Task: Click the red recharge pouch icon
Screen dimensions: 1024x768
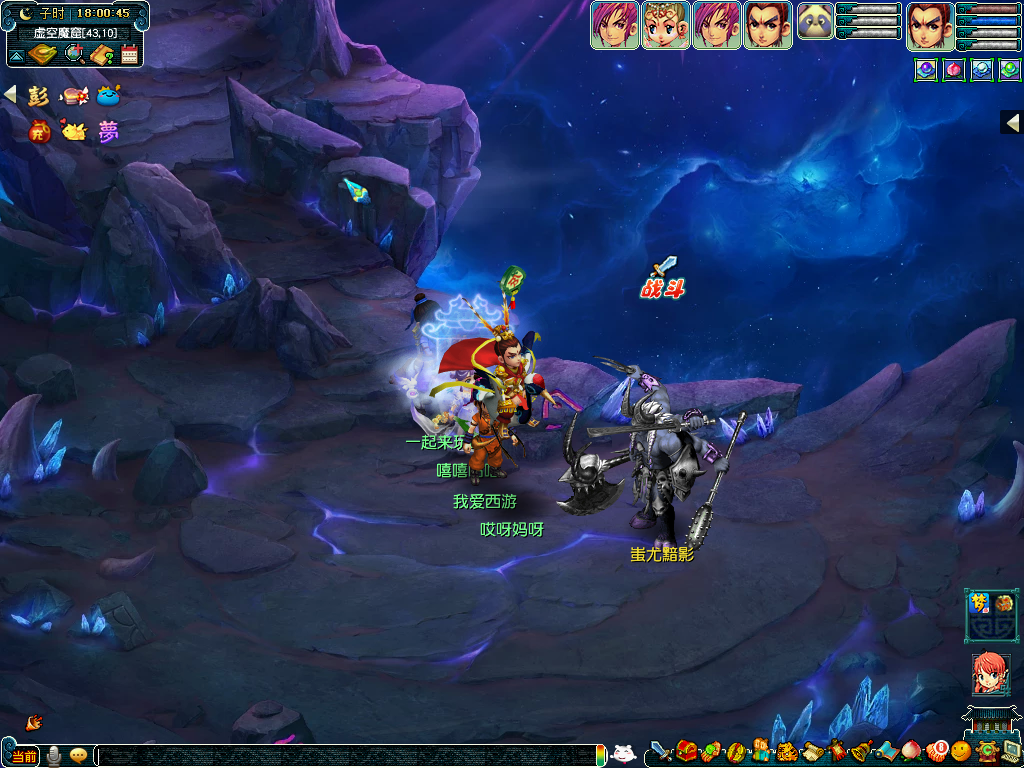Action: (40, 131)
